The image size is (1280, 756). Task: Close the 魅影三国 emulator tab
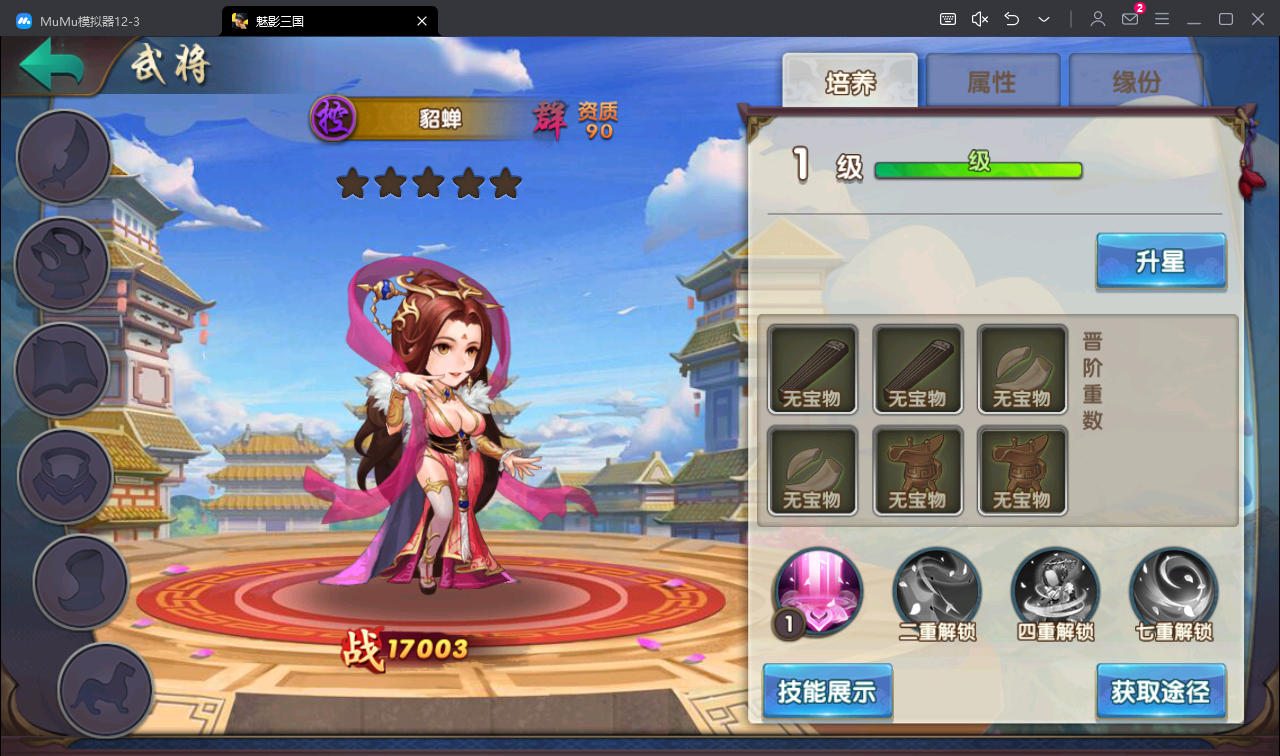pos(422,20)
